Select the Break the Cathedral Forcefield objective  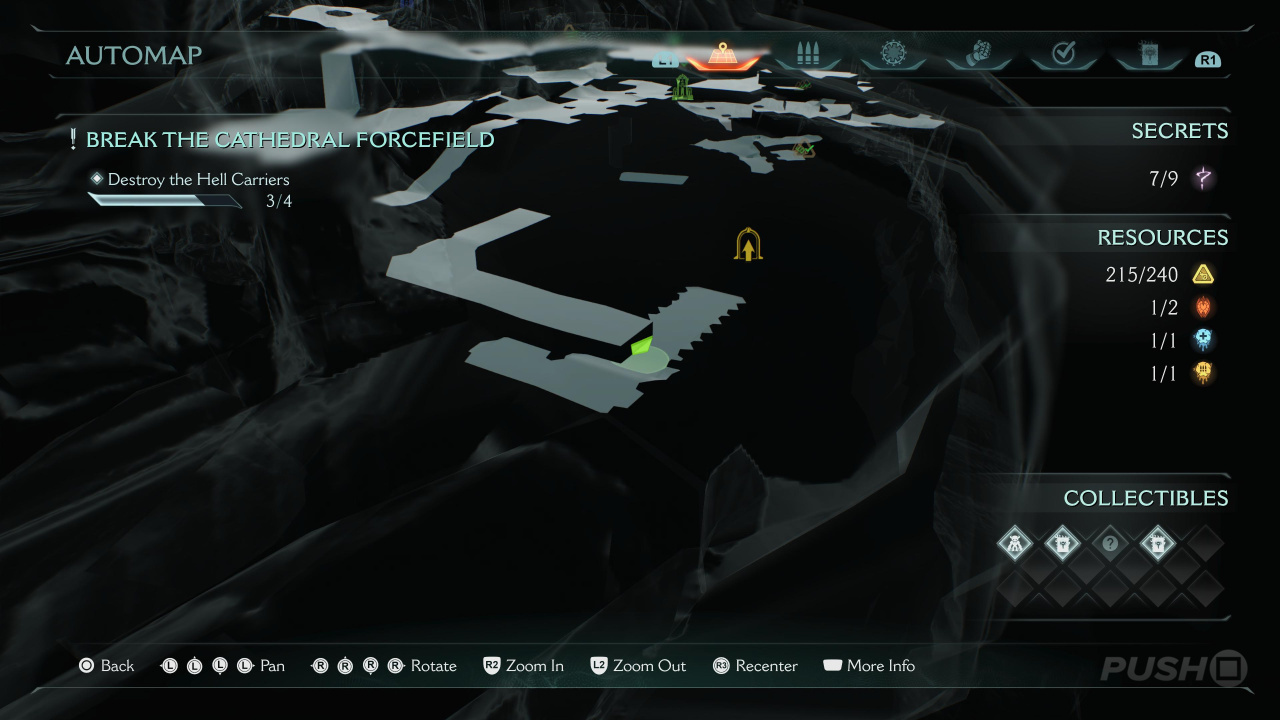pos(290,139)
